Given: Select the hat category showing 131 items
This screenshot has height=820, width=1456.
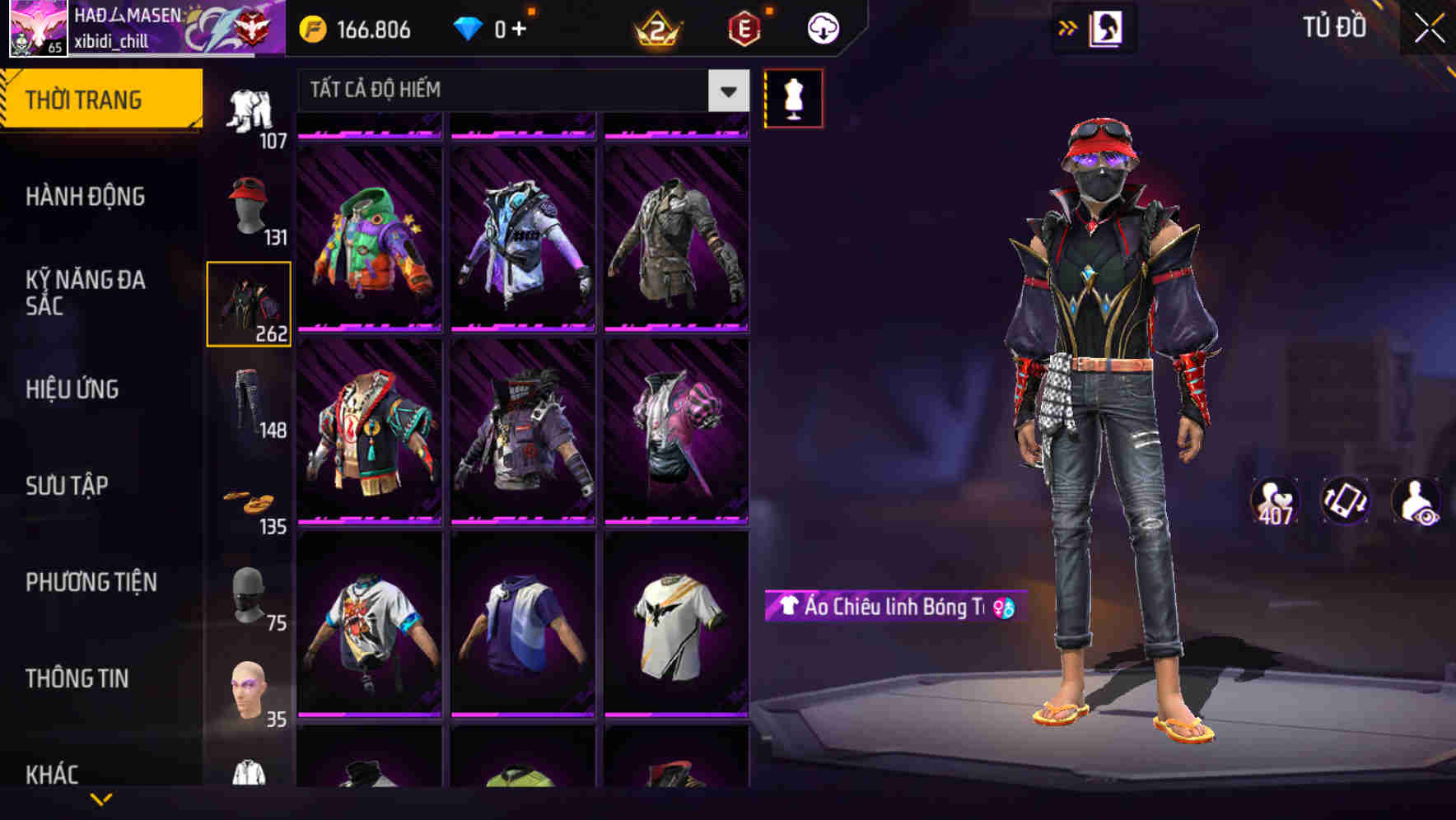Looking at the screenshot, I should click(x=250, y=206).
